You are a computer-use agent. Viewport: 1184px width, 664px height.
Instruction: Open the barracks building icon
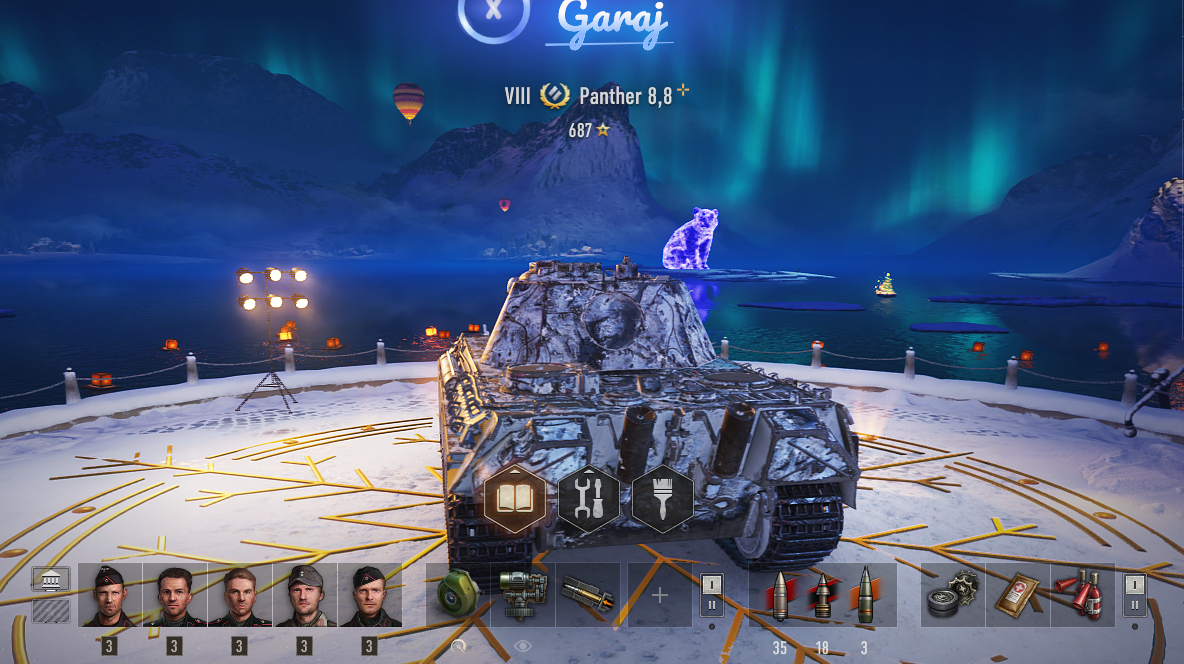coord(51,579)
